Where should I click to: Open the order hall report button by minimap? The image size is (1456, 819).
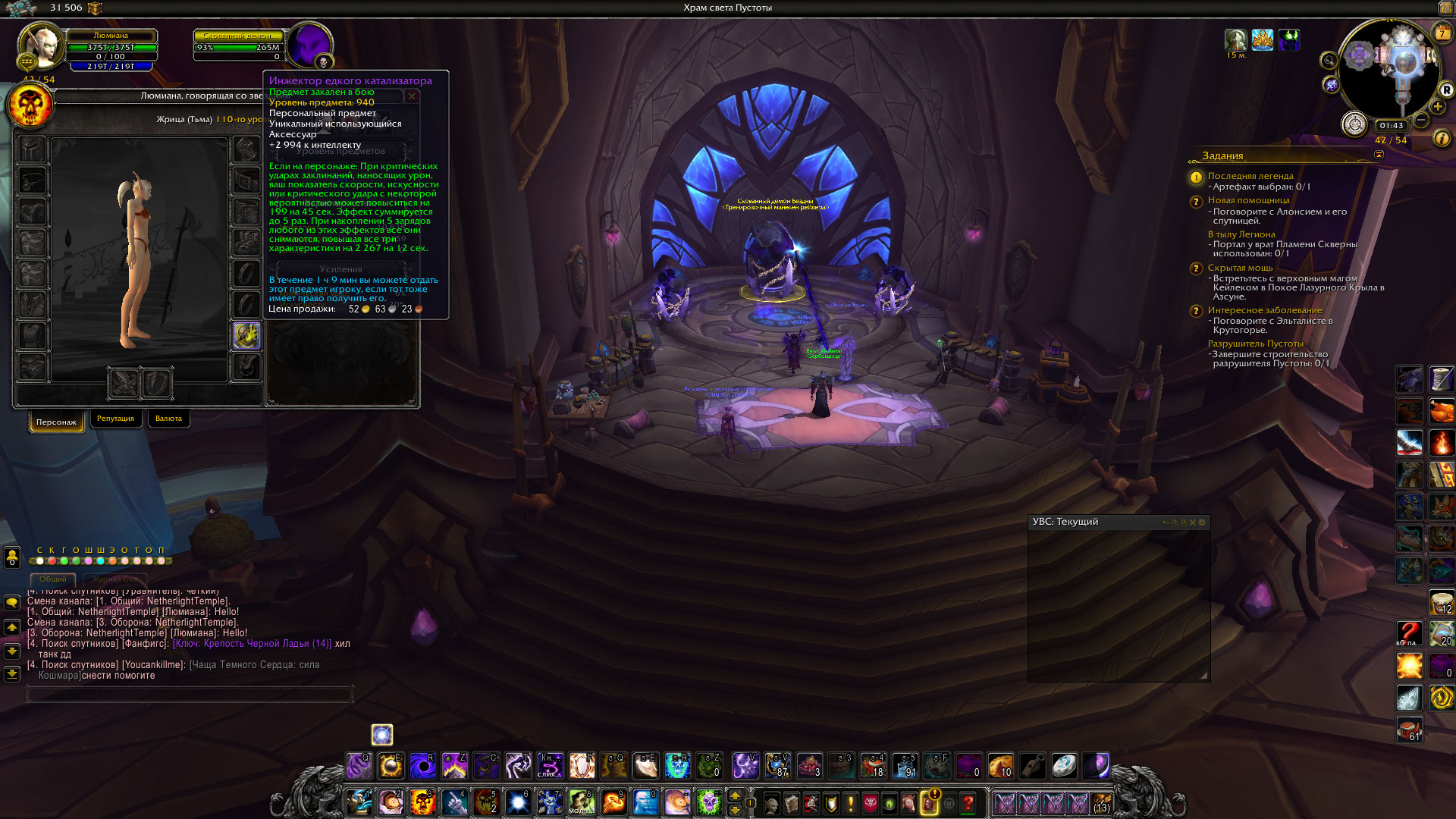(1354, 124)
